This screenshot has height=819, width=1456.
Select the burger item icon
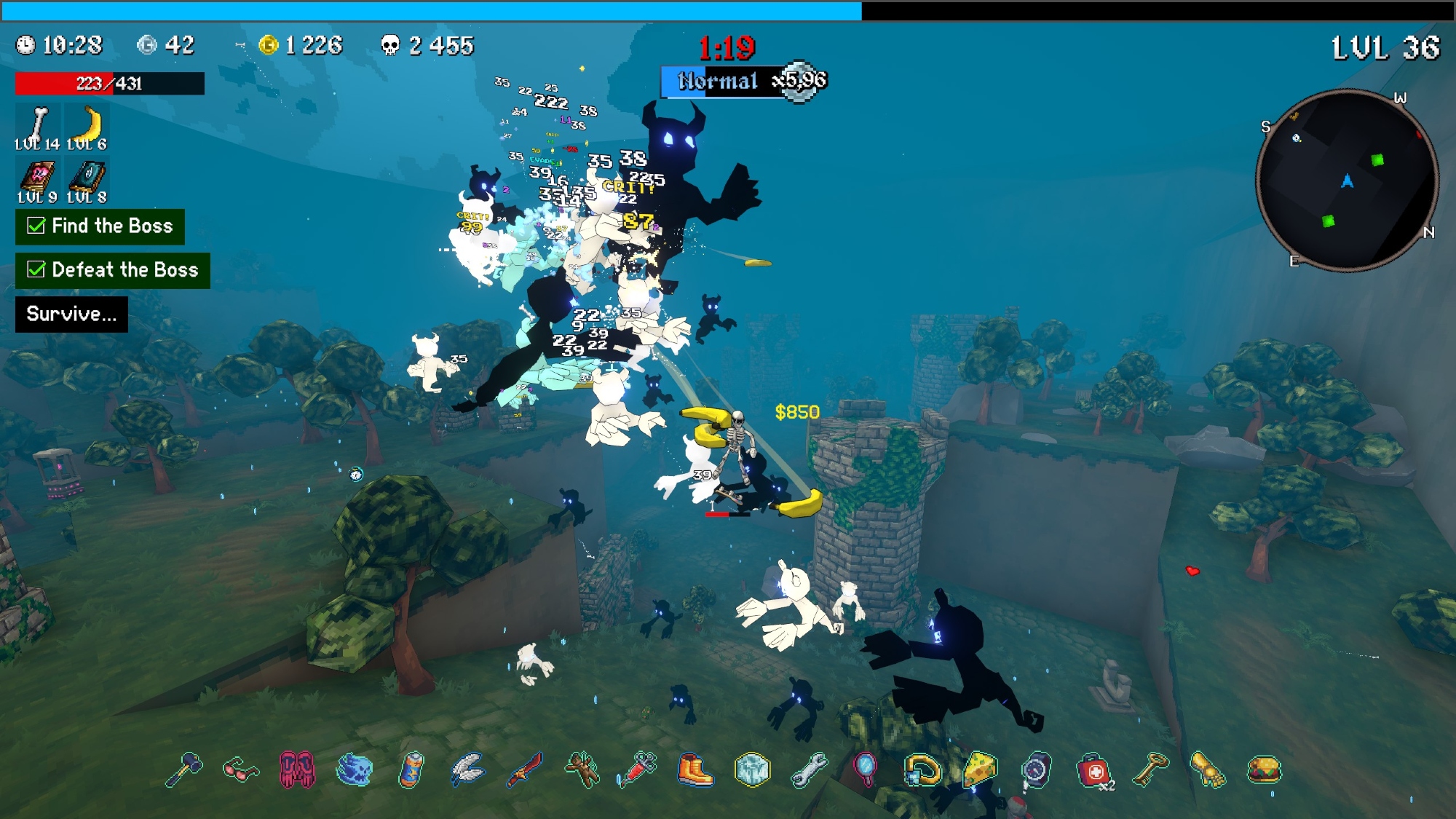point(1265,769)
